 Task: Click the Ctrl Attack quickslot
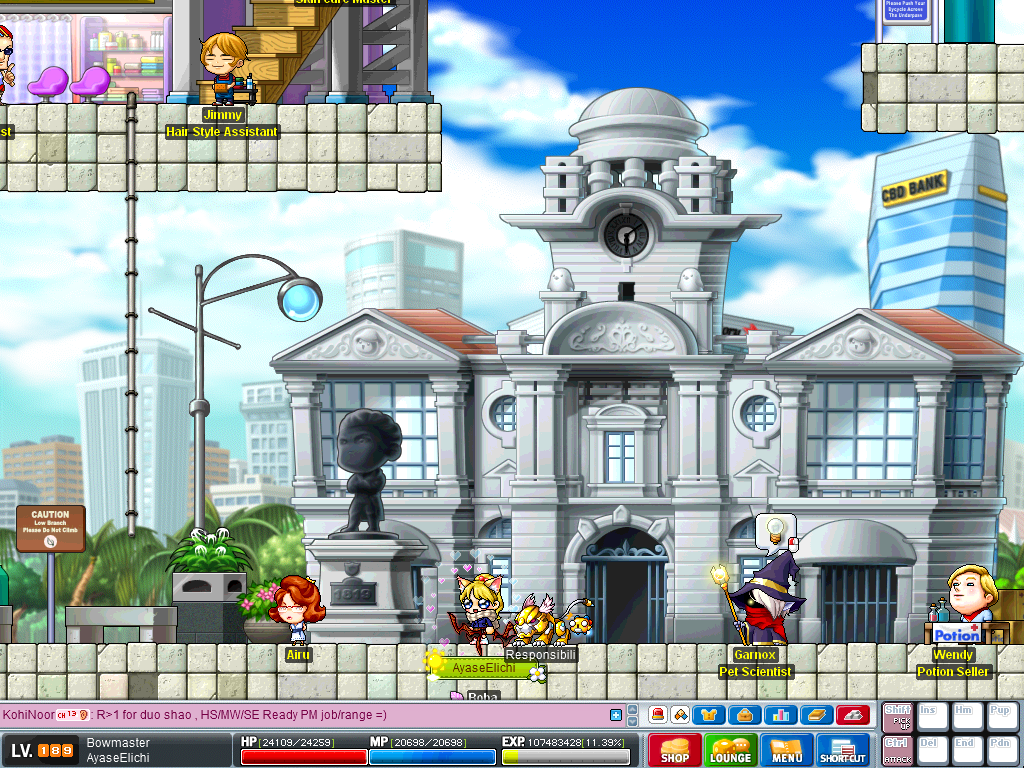(x=896, y=749)
